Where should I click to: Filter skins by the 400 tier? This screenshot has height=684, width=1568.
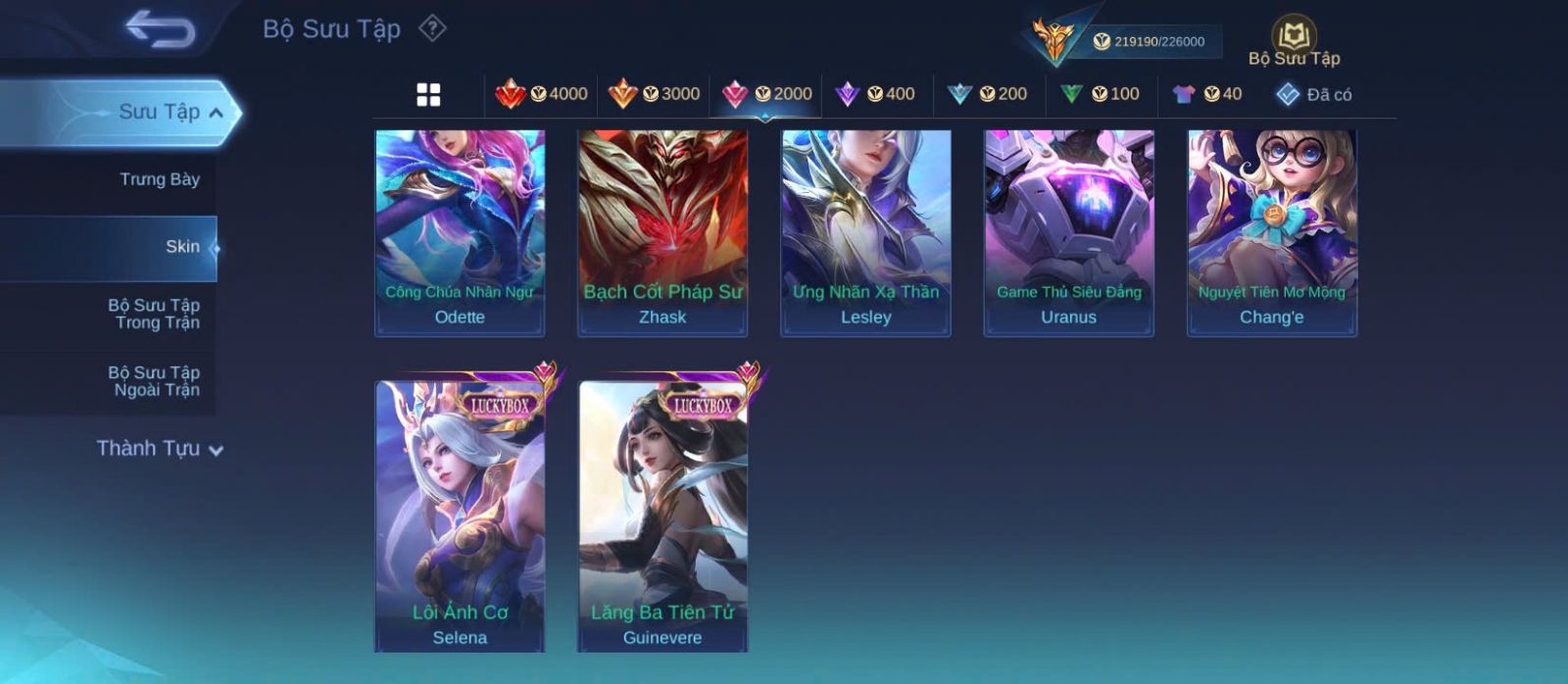[x=875, y=94]
